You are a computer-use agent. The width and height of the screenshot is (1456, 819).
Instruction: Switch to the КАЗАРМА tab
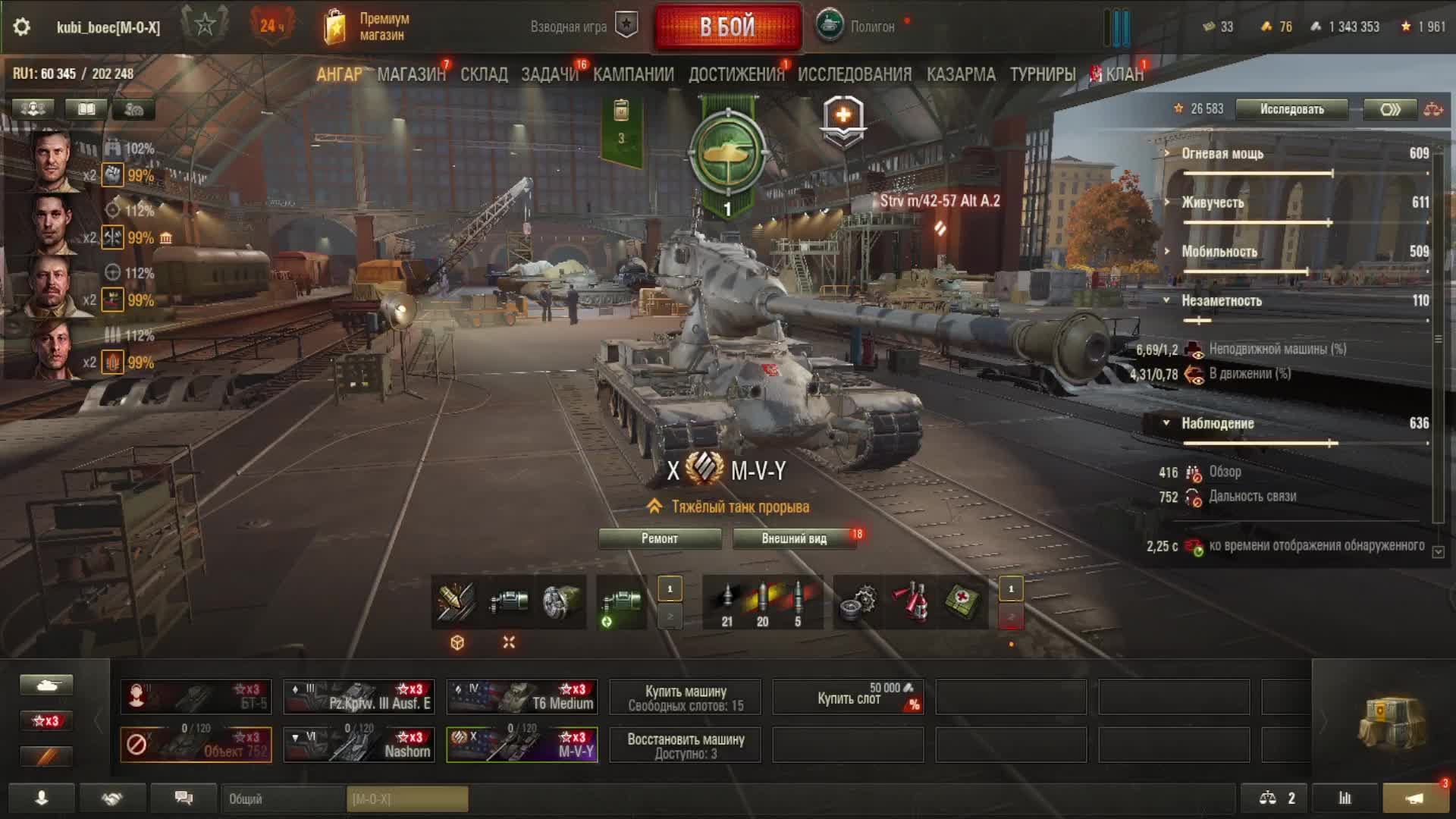pos(961,74)
